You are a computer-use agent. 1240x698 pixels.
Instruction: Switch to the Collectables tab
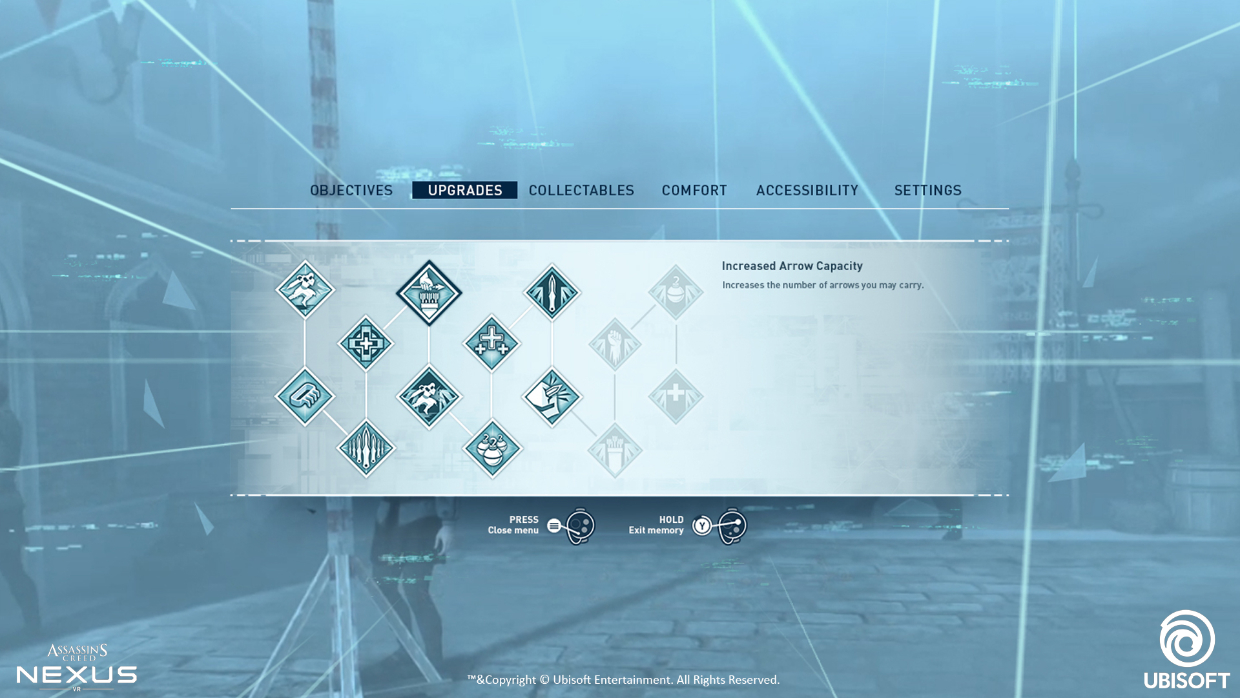tap(581, 190)
